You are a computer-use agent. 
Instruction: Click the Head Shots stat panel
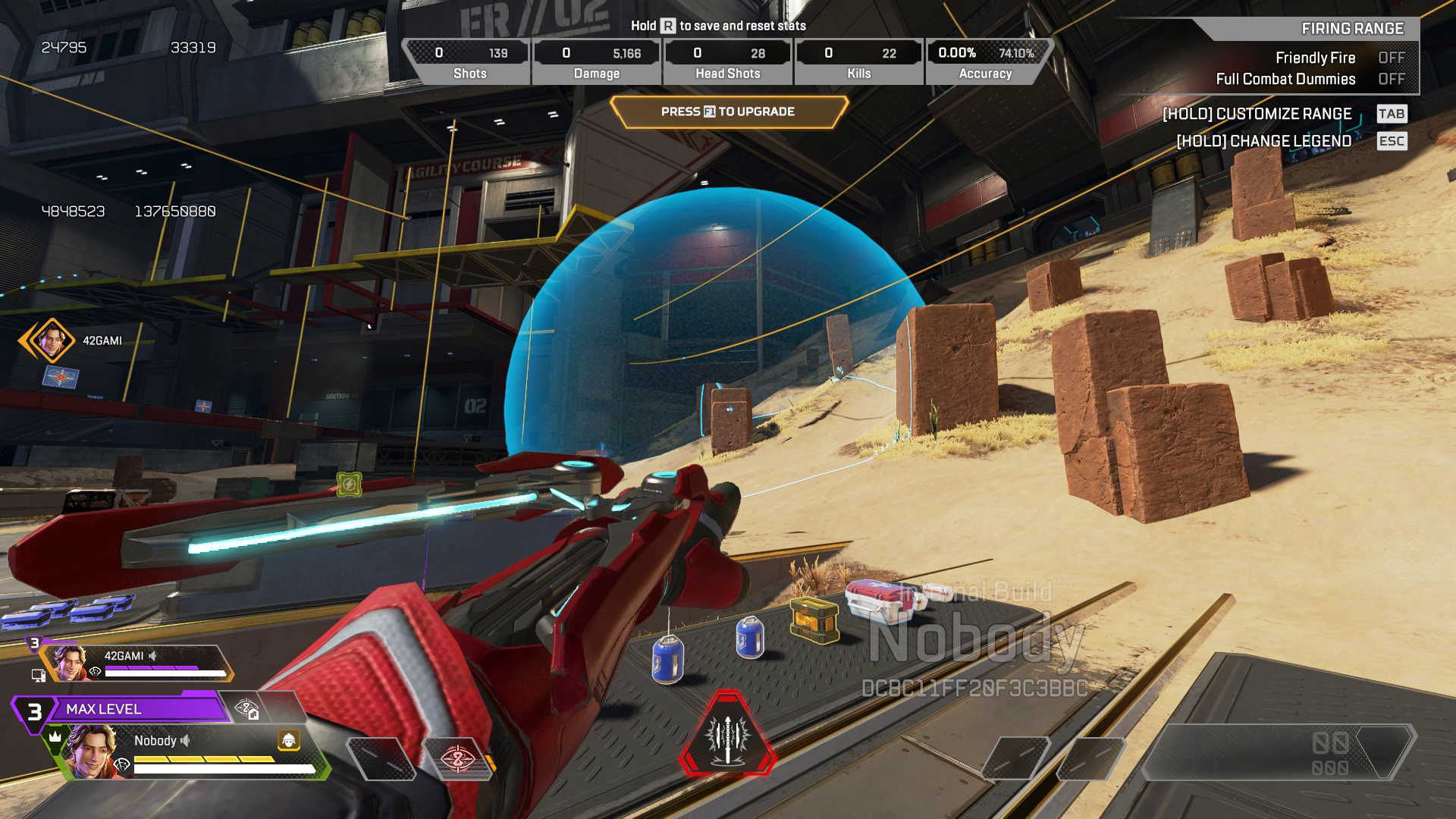[x=727, y=61]
